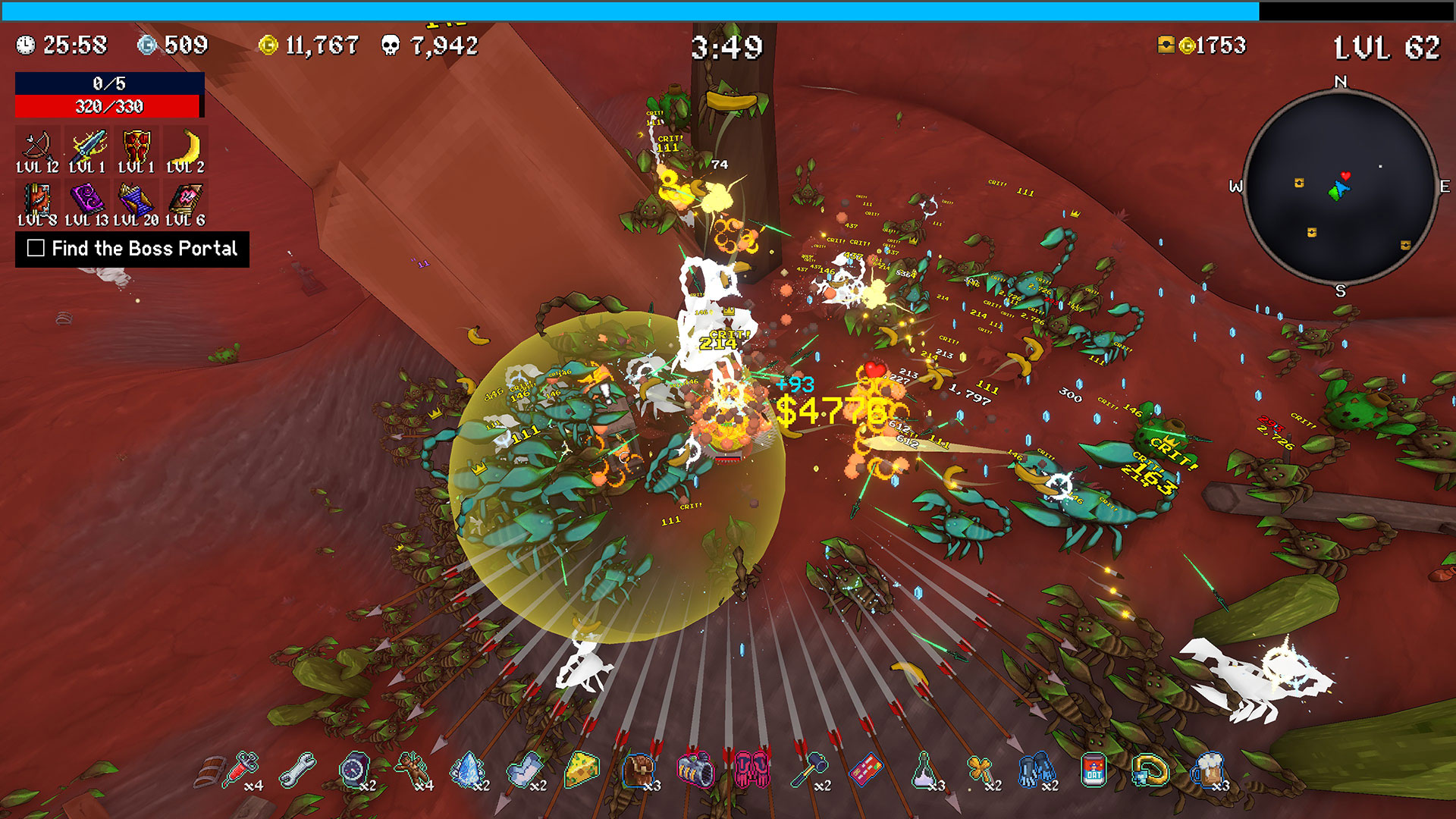Select the blue hourglass tome icon
Screen dimensions: 1456x819
pyautogui.click(x=136, y=200)
